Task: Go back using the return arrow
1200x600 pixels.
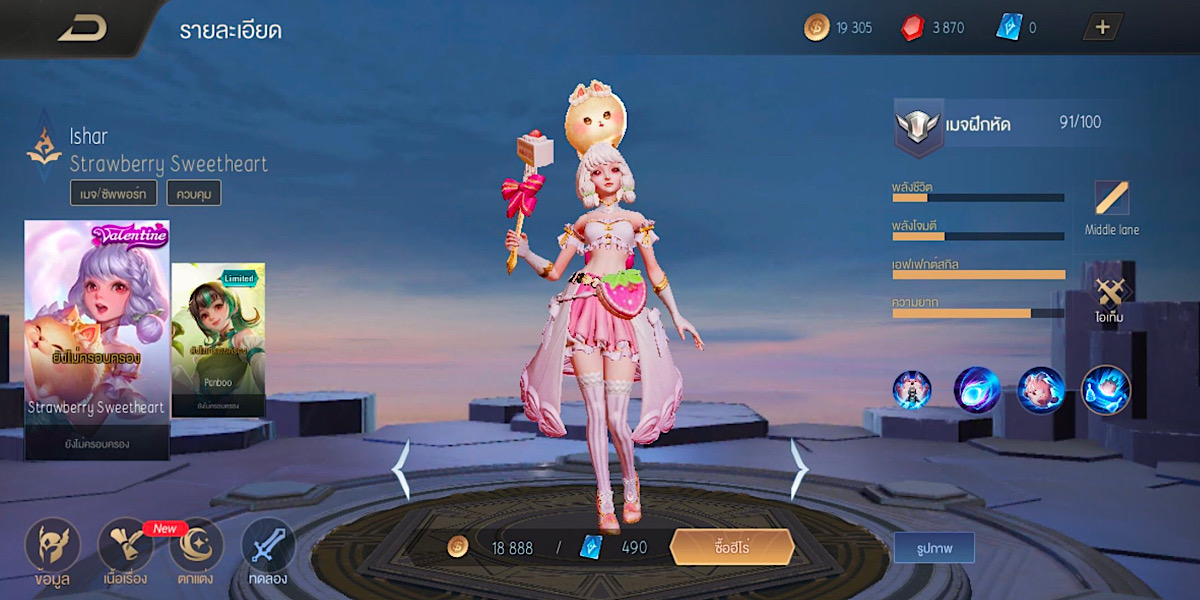Action: pyautogui.click(x=82, y=28)
